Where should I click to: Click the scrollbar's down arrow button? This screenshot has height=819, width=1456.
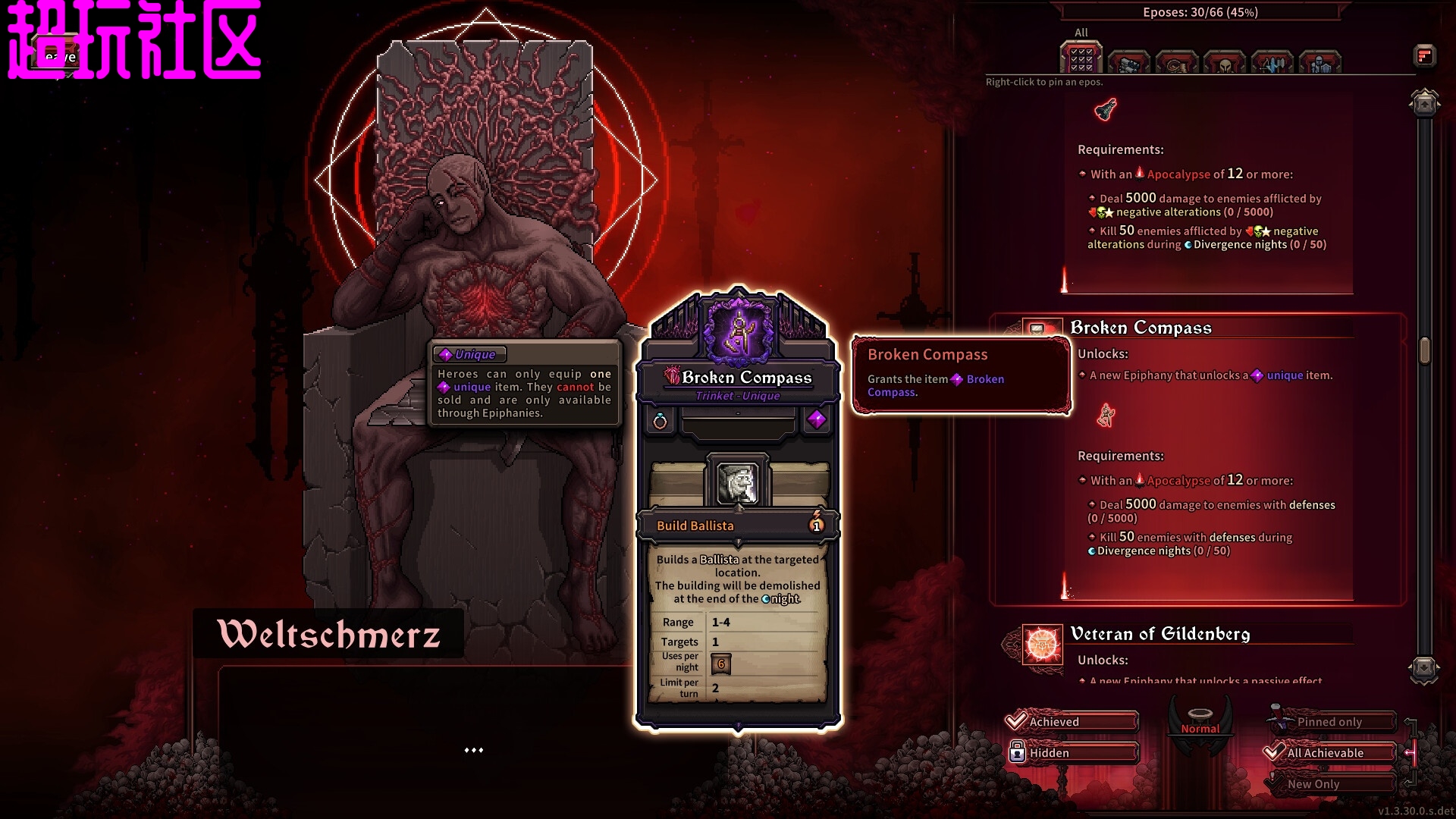[1424, 669]
